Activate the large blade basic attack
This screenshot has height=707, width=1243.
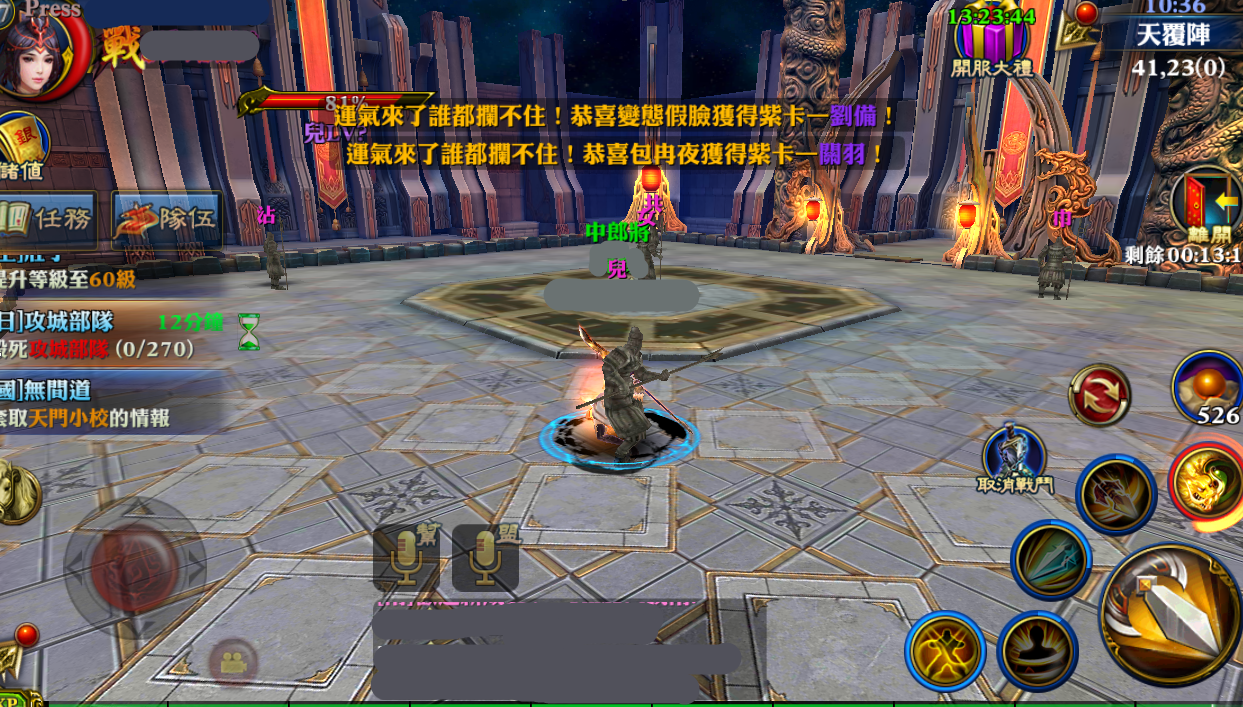(x=1170, y=613)
